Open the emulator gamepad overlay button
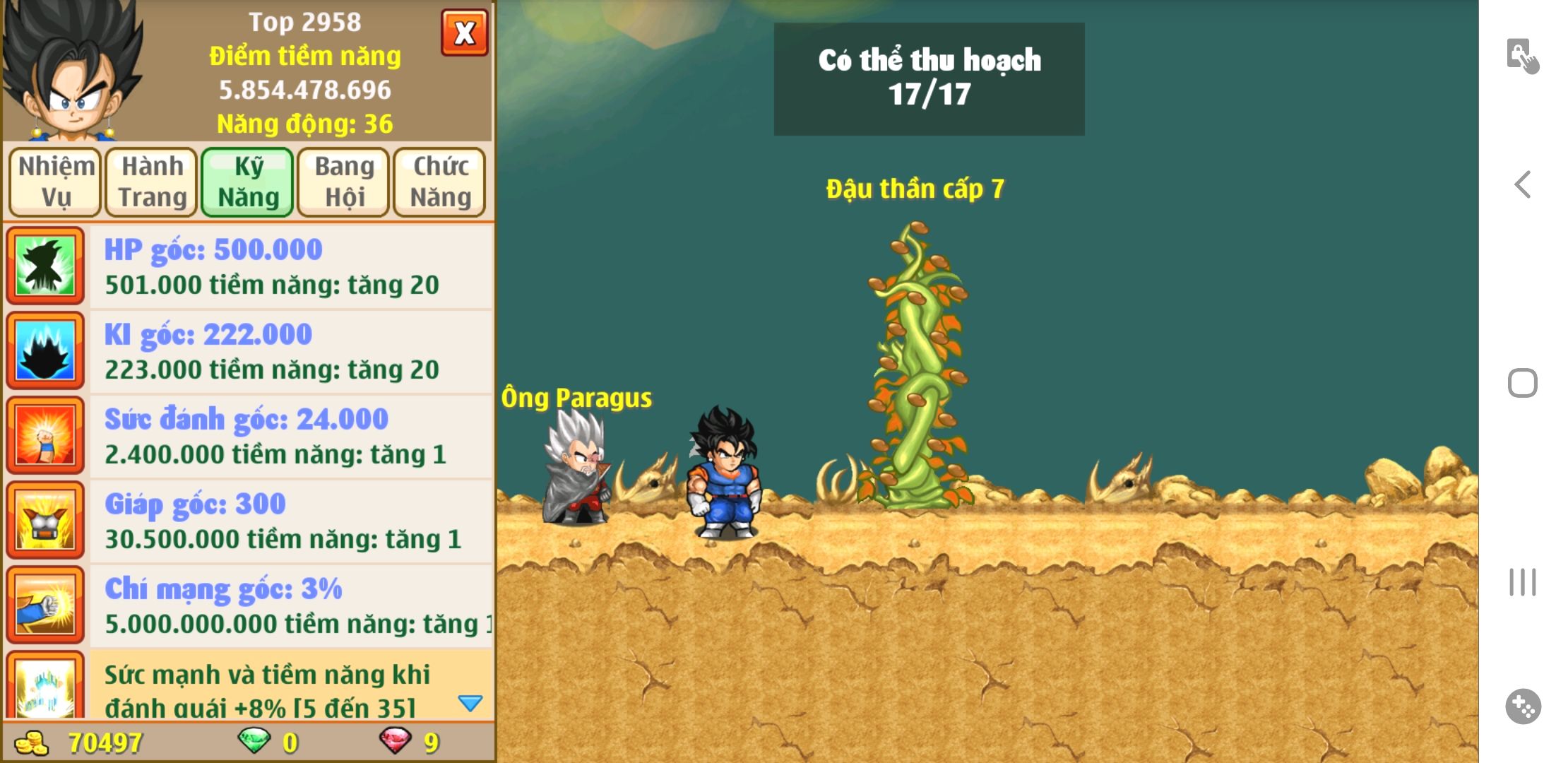1568x763 pixels. tap(1523, 706)
